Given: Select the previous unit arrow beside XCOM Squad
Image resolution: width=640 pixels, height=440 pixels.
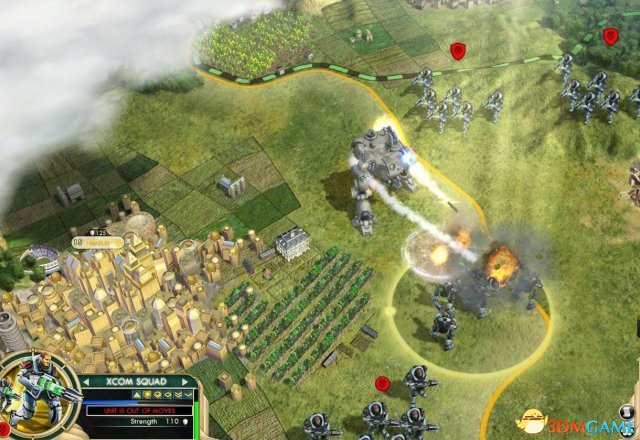Looking at the screenshot, I should 86,381.
